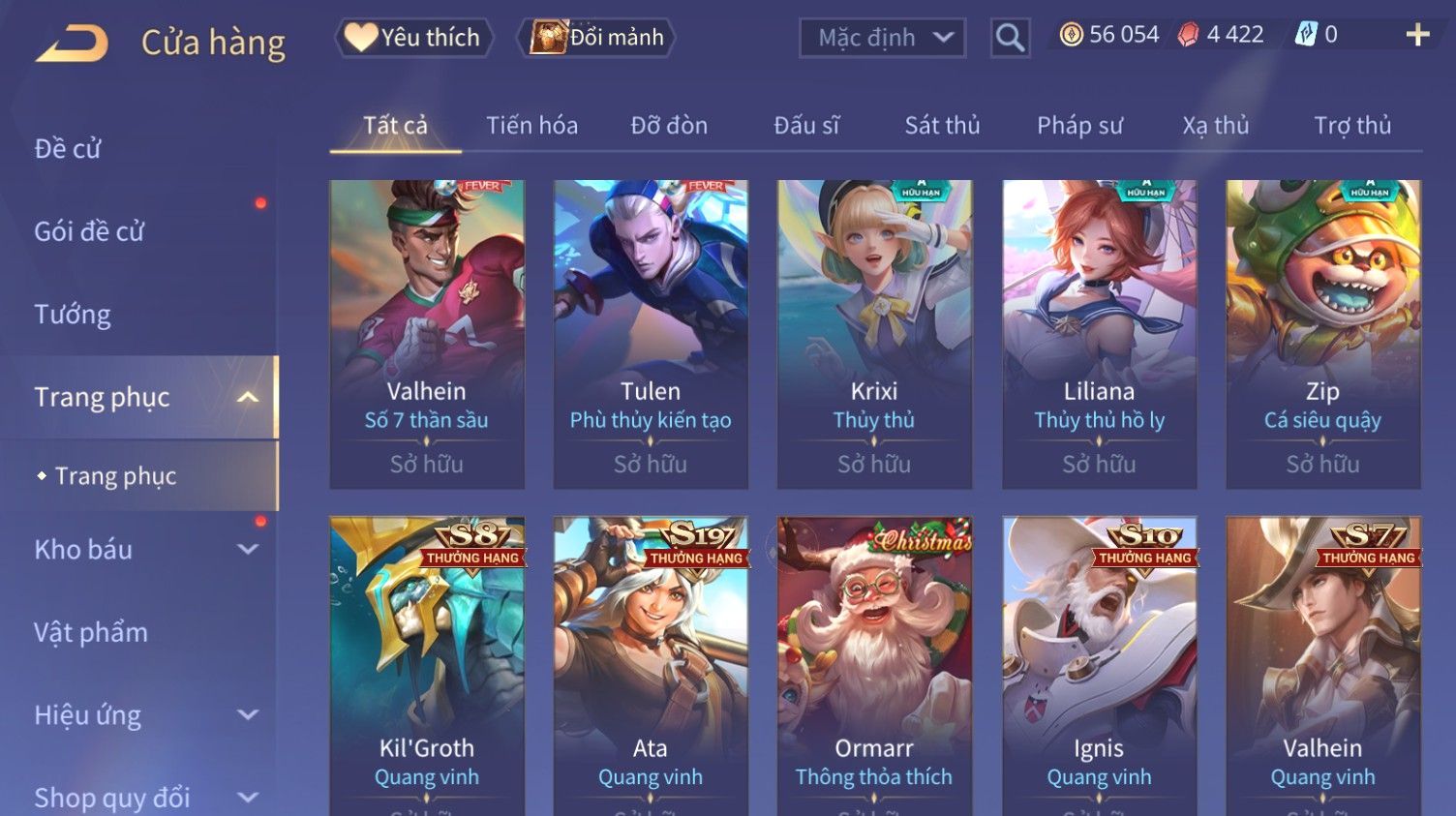This screenshot has width=1456, height=816.
Task: Open the Vật phẩm items menu
Action: [x=91, y=633]
